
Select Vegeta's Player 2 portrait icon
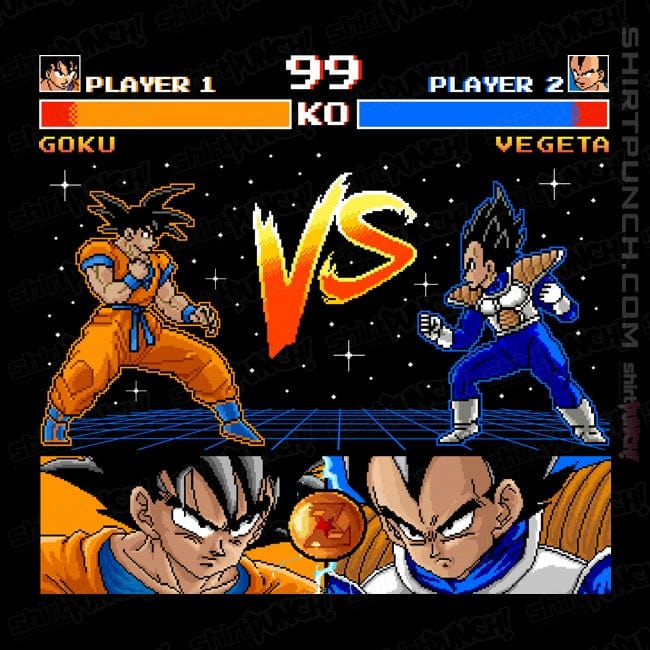point(588,75)
